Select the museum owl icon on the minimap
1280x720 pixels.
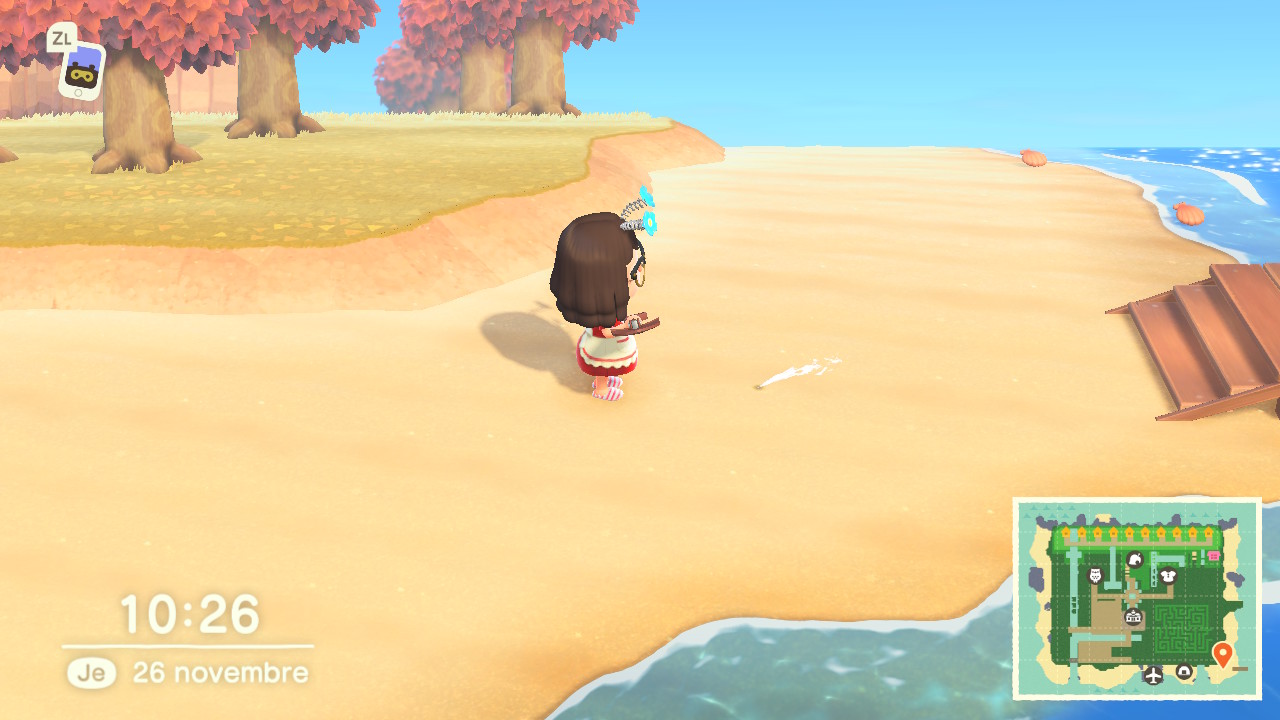pyautogui.click(x=1093, y=575)
